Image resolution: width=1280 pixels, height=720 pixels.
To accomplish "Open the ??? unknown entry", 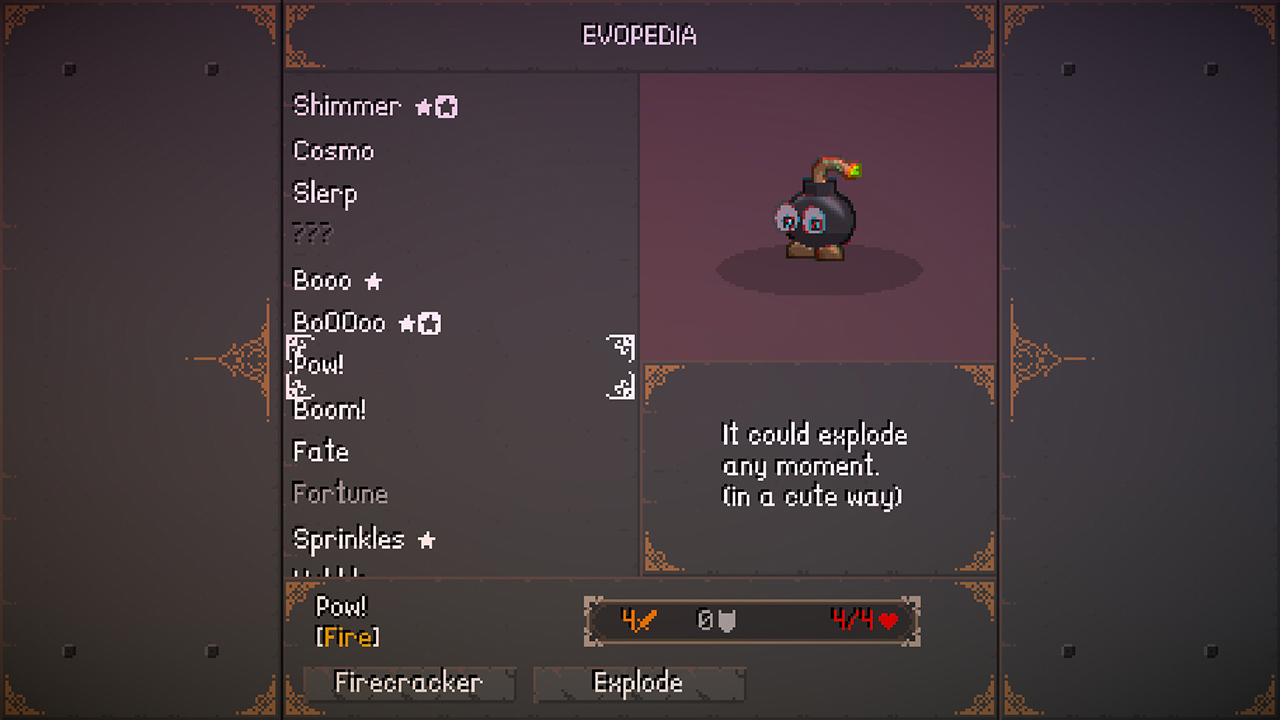I will point(311,233).
